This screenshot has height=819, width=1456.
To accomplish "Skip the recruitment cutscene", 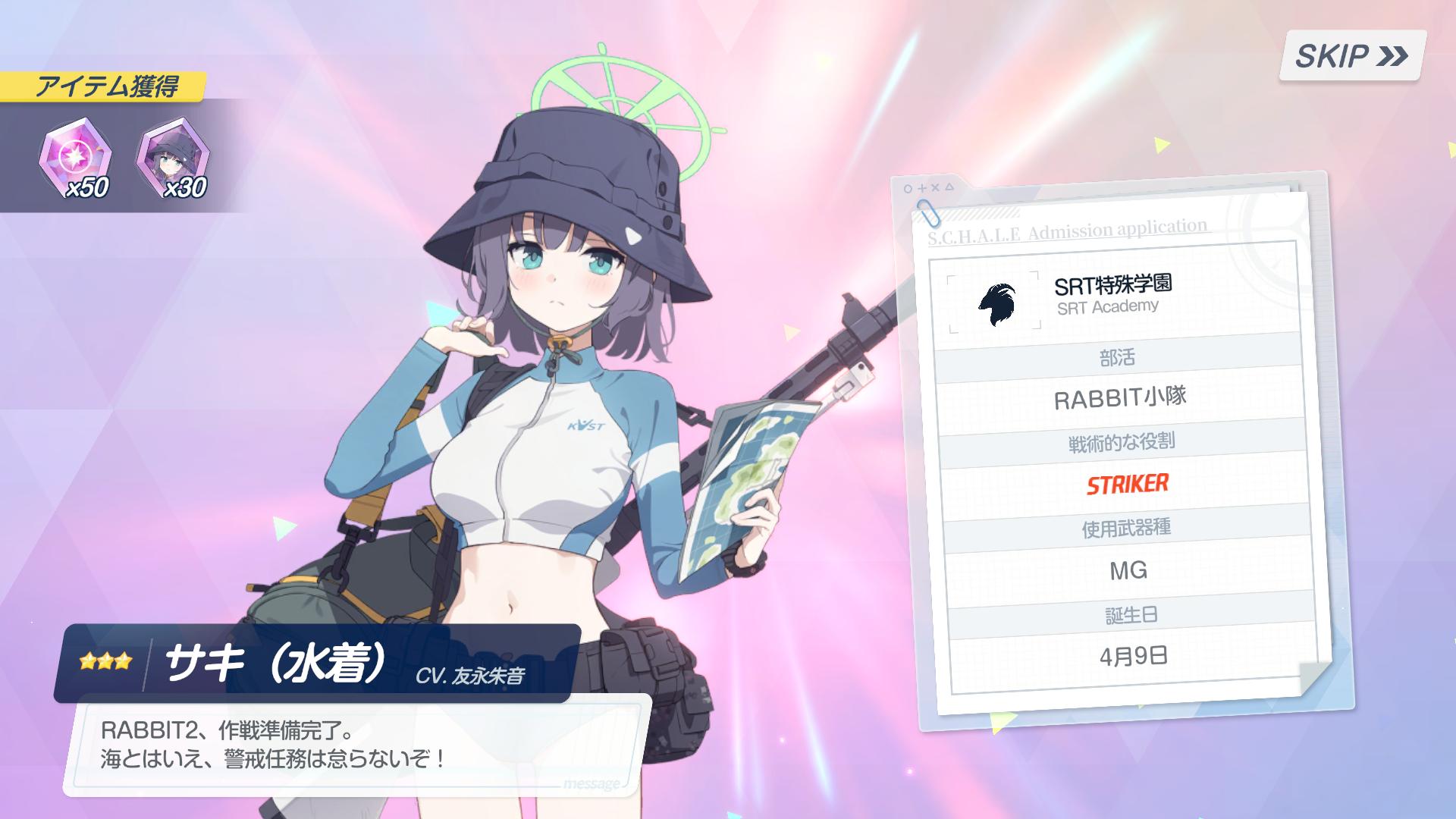I will (x=1351, y=55).
